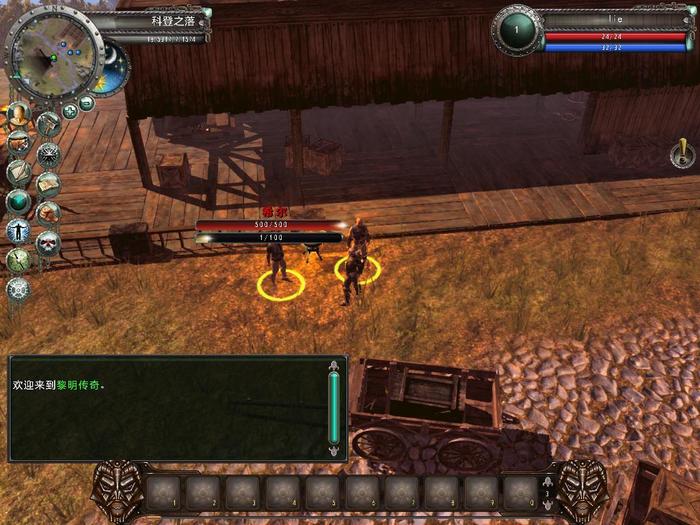Viewport: 700px width, 525px height.
Task: Select hotbar slot number 1
Action: [165, 492]
